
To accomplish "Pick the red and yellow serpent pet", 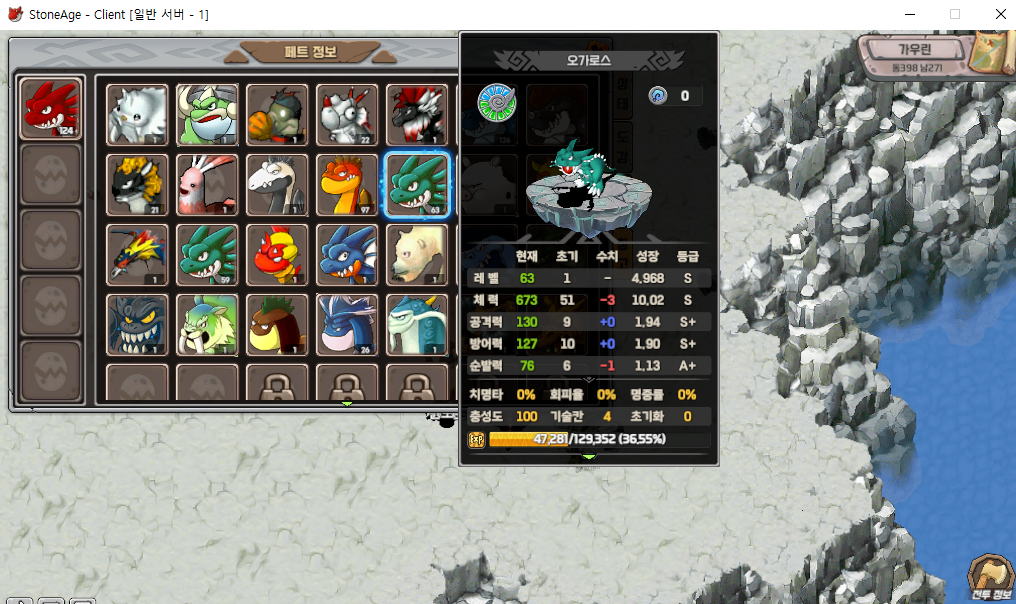I will tap(278, 255).
